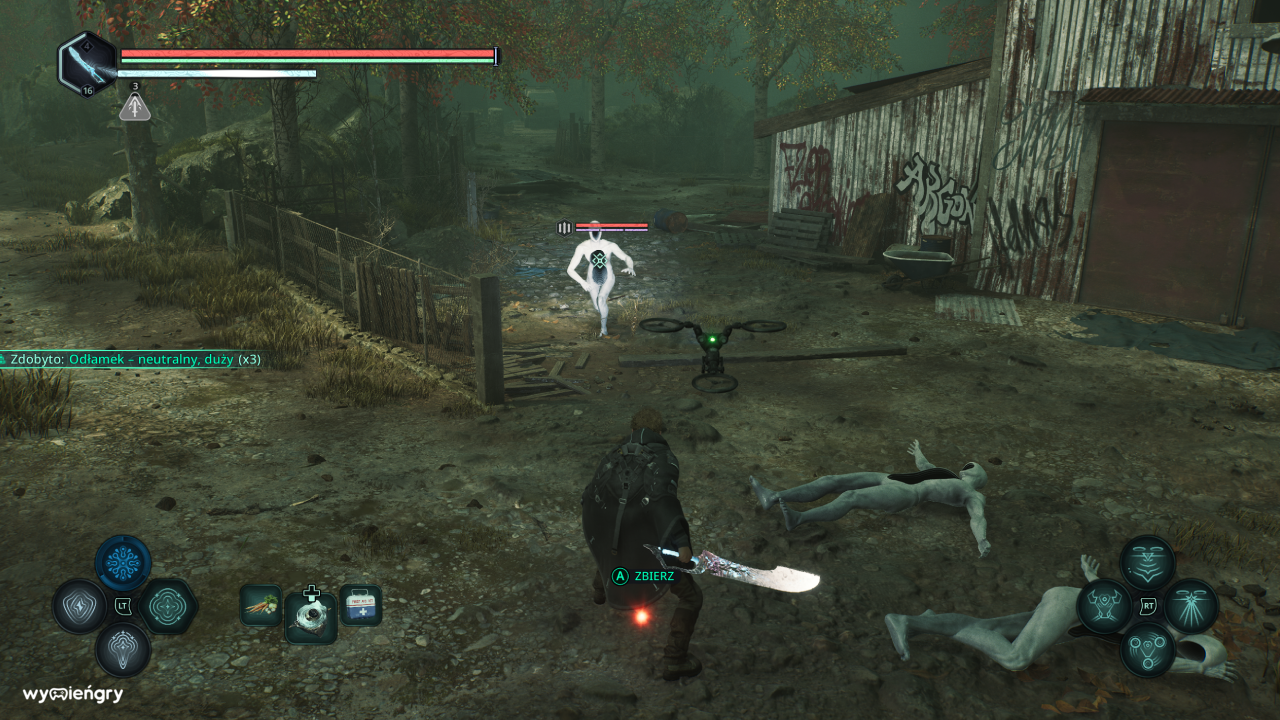Image resolution: width=1280 pixels, height=720 pixels.
Task: Activate the three spinning orbs skill
Action: 1147,649
